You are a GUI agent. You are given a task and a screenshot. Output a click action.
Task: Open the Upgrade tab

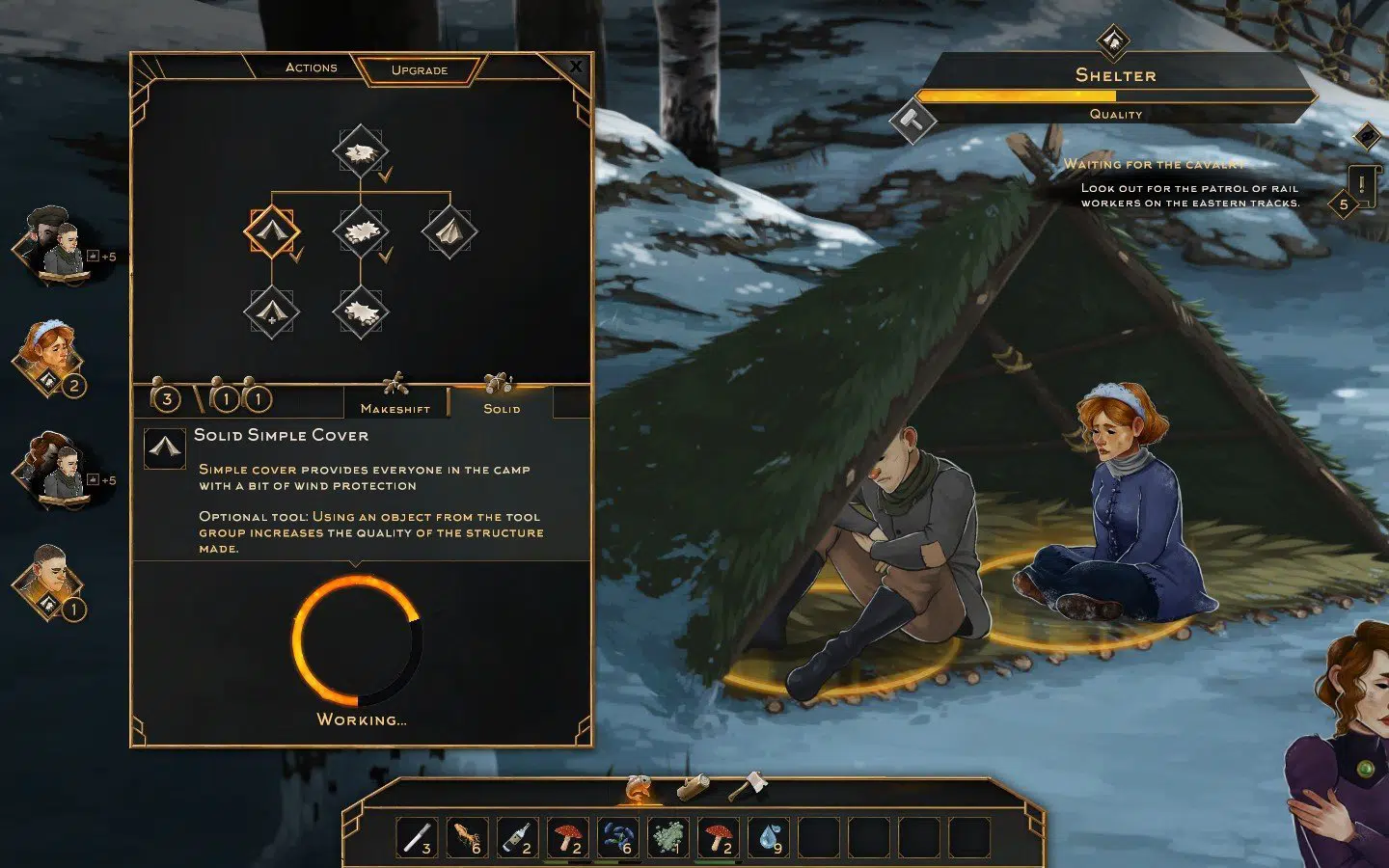tap(420, 70)
